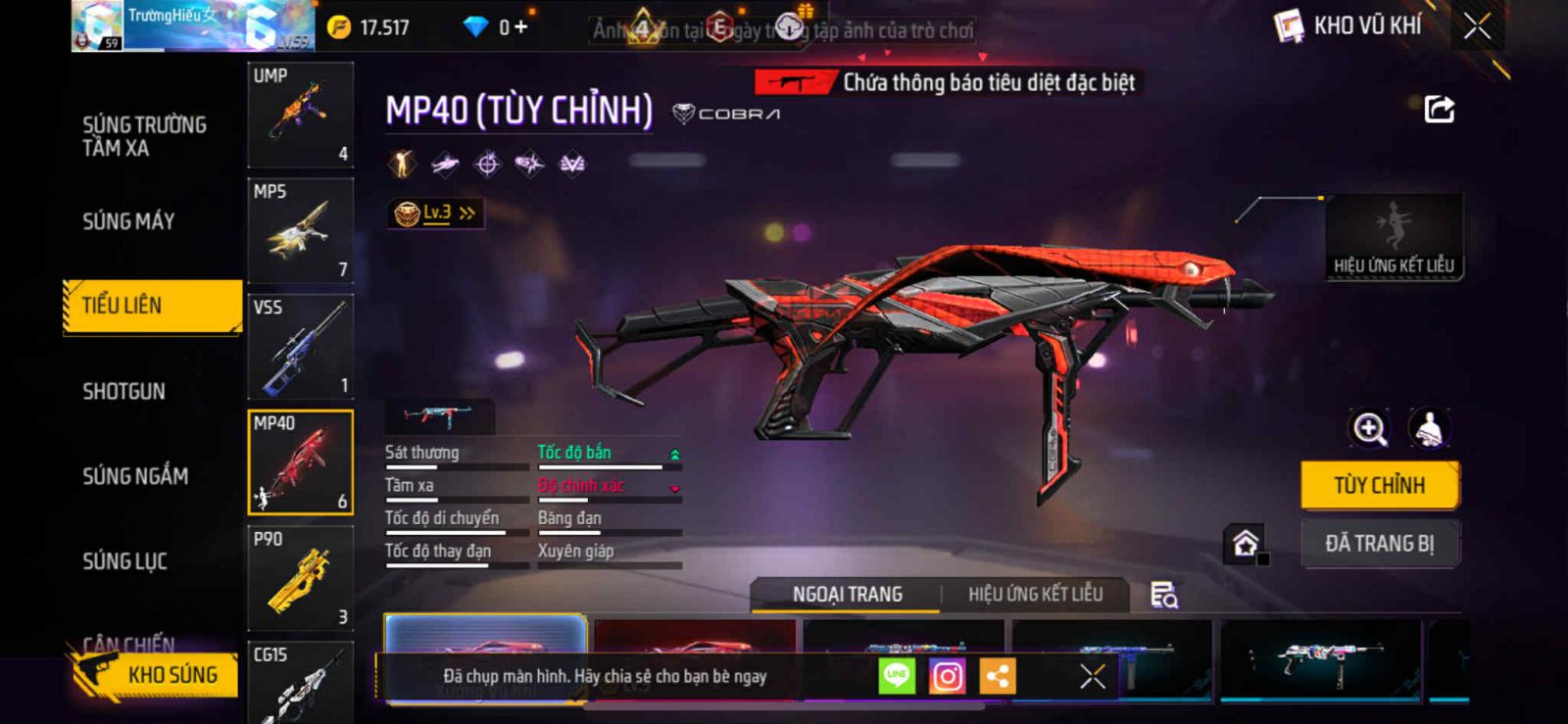Dismiss the screenshot share banner
Viewport: 1568px width, 724px height.
1092,676
